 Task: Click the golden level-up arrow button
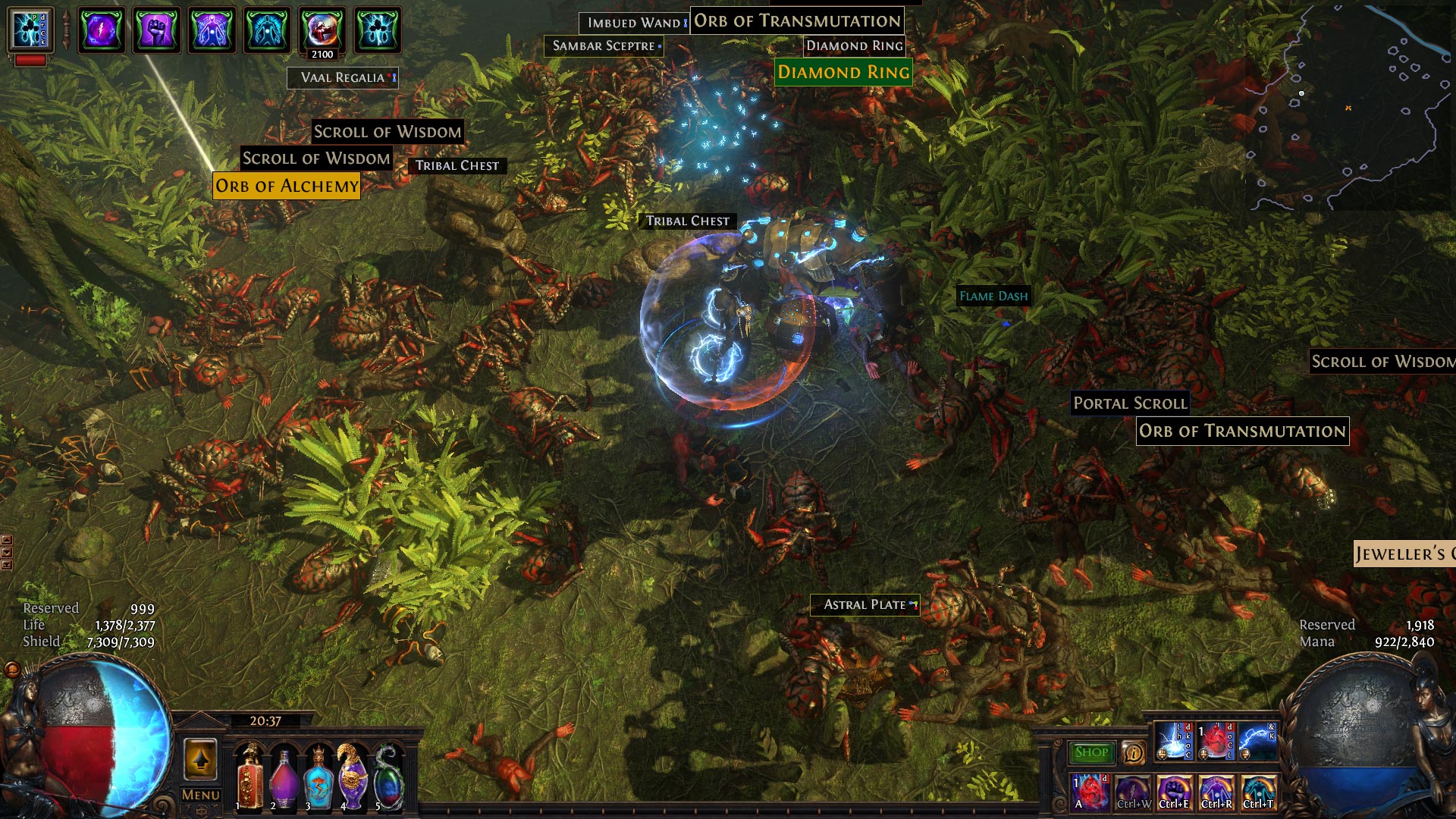point(200,758)
